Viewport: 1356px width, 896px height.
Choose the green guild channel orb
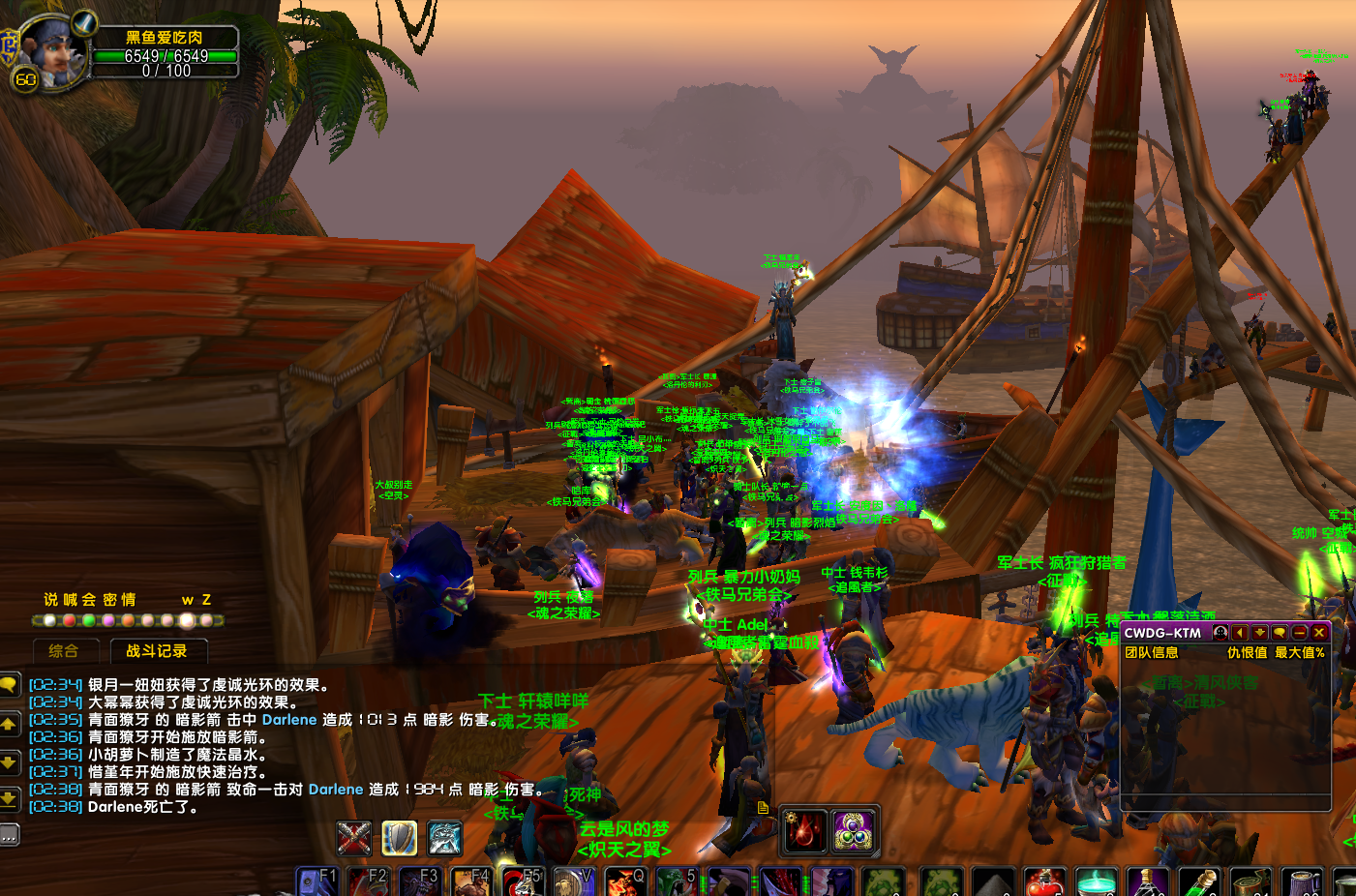click(89, 620)
